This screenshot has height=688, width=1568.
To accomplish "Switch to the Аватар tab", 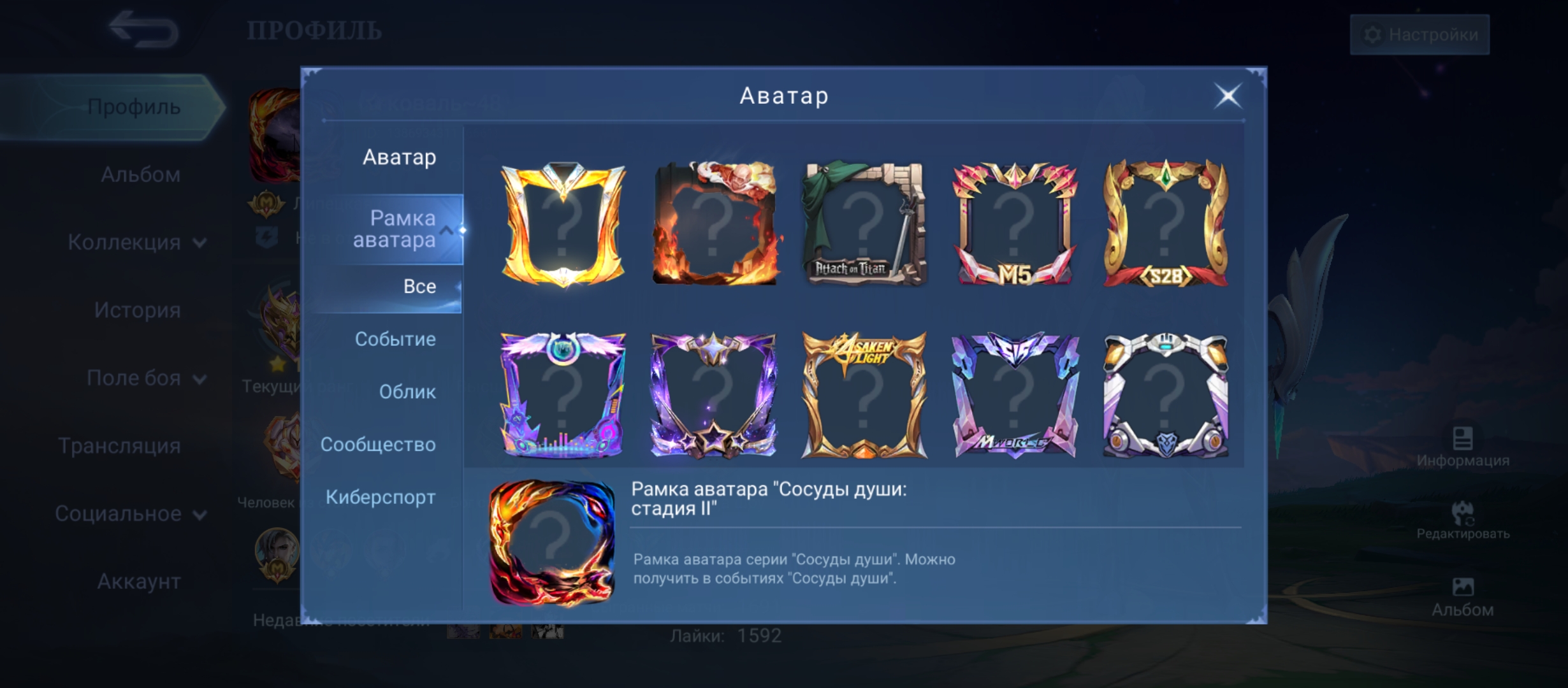I will click(x=399, y=157).
